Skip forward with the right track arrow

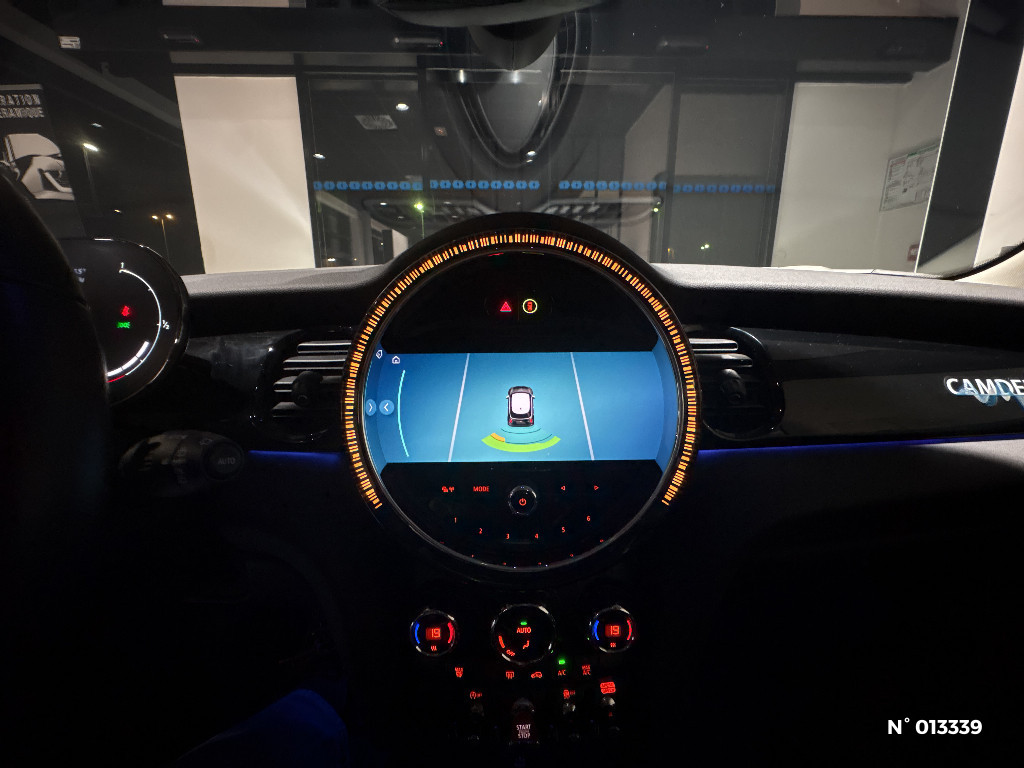coord(594,489)
